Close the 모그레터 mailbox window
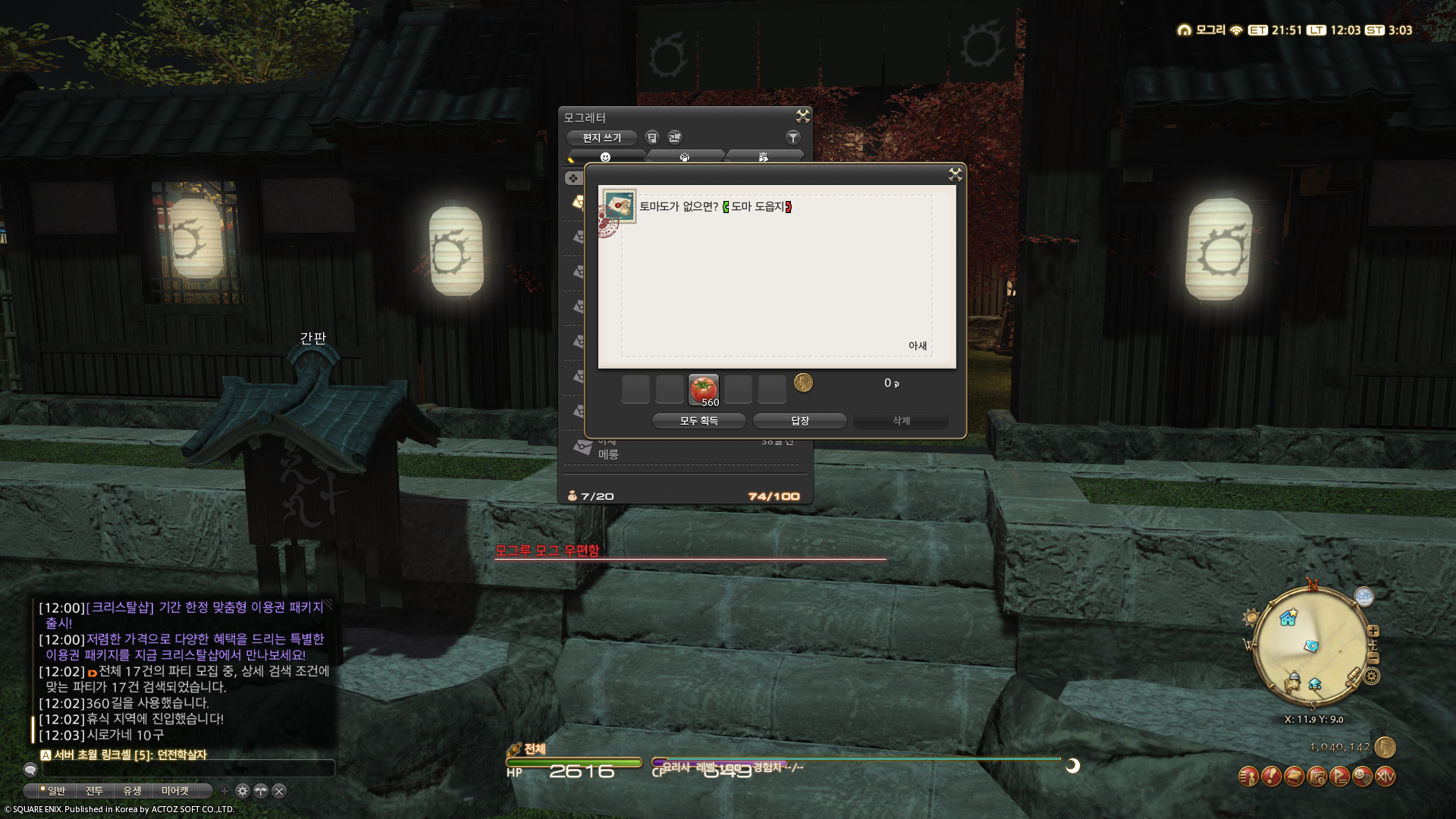This screenshot has width=1456, height=819. click(802, 116)
